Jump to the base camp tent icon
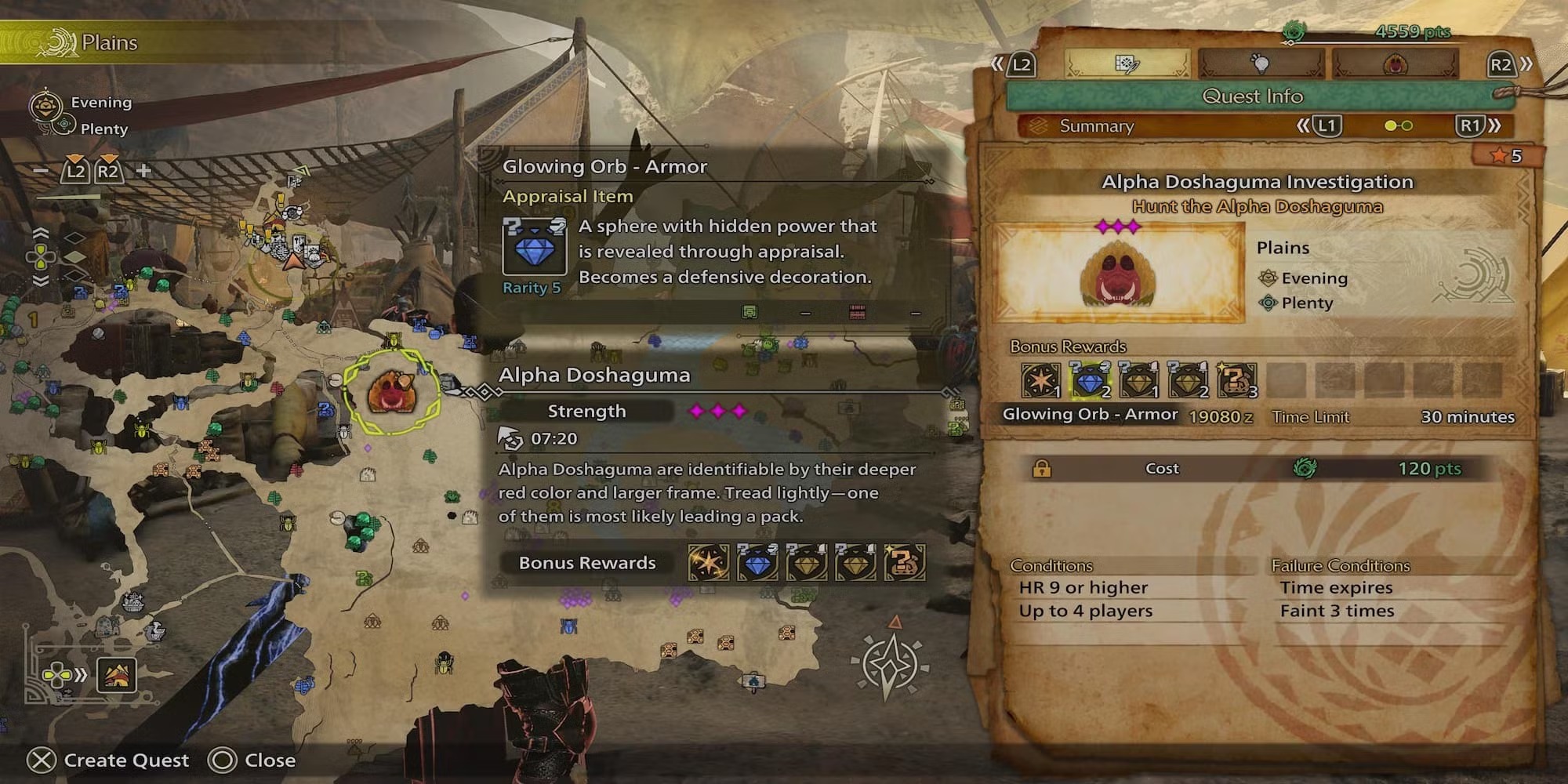This screenshot has width=1568, height=784. [116, 675]
